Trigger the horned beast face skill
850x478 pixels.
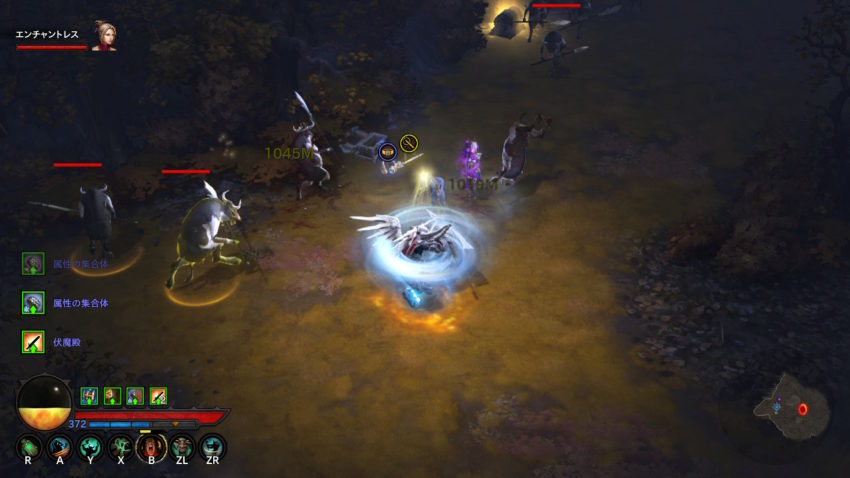[x=181, y=446]
